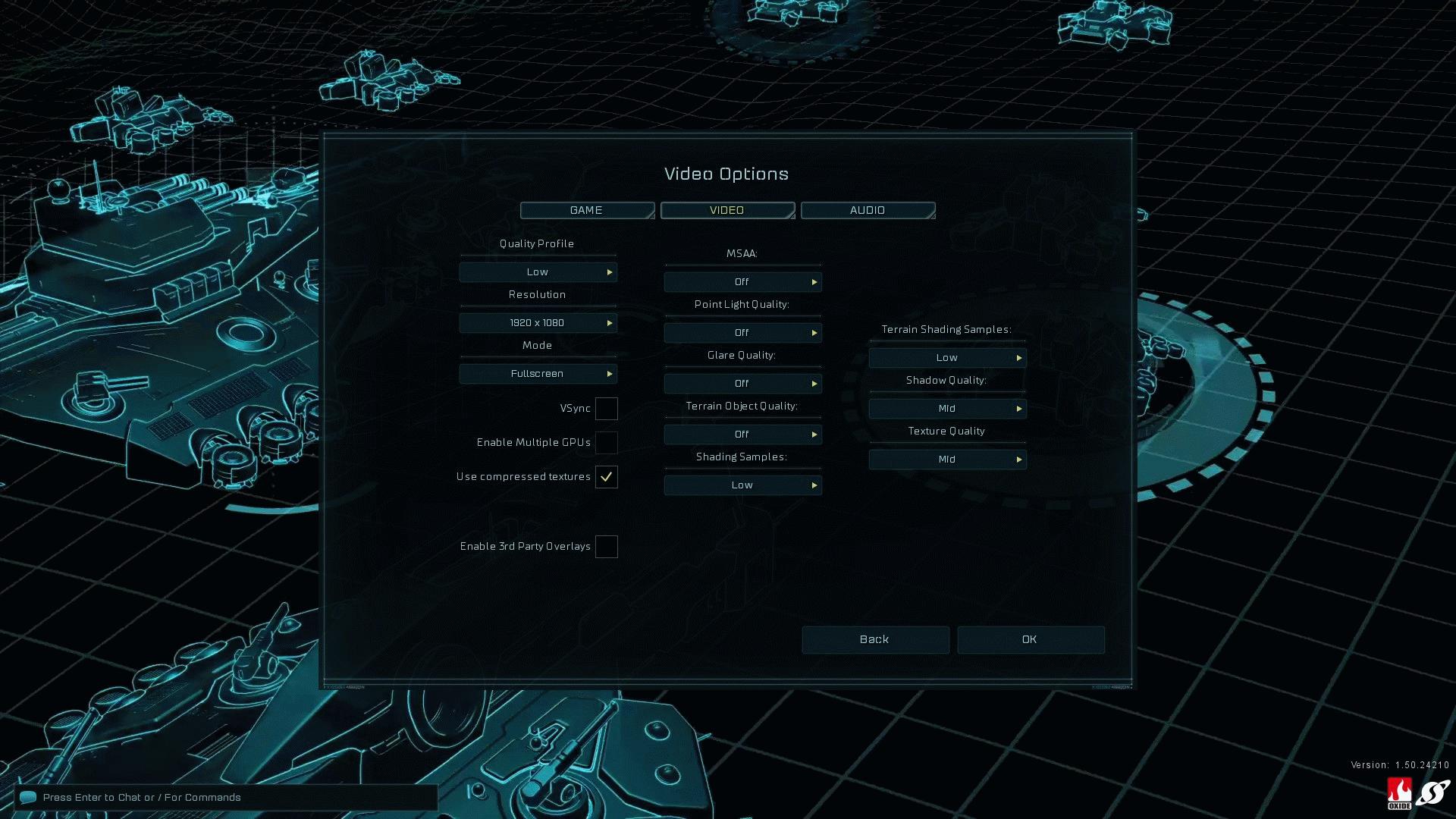Screen dimensions: 1456x819
Task: Go Back from Video Options
Action: pyautogui.click(x=875, y=640)
